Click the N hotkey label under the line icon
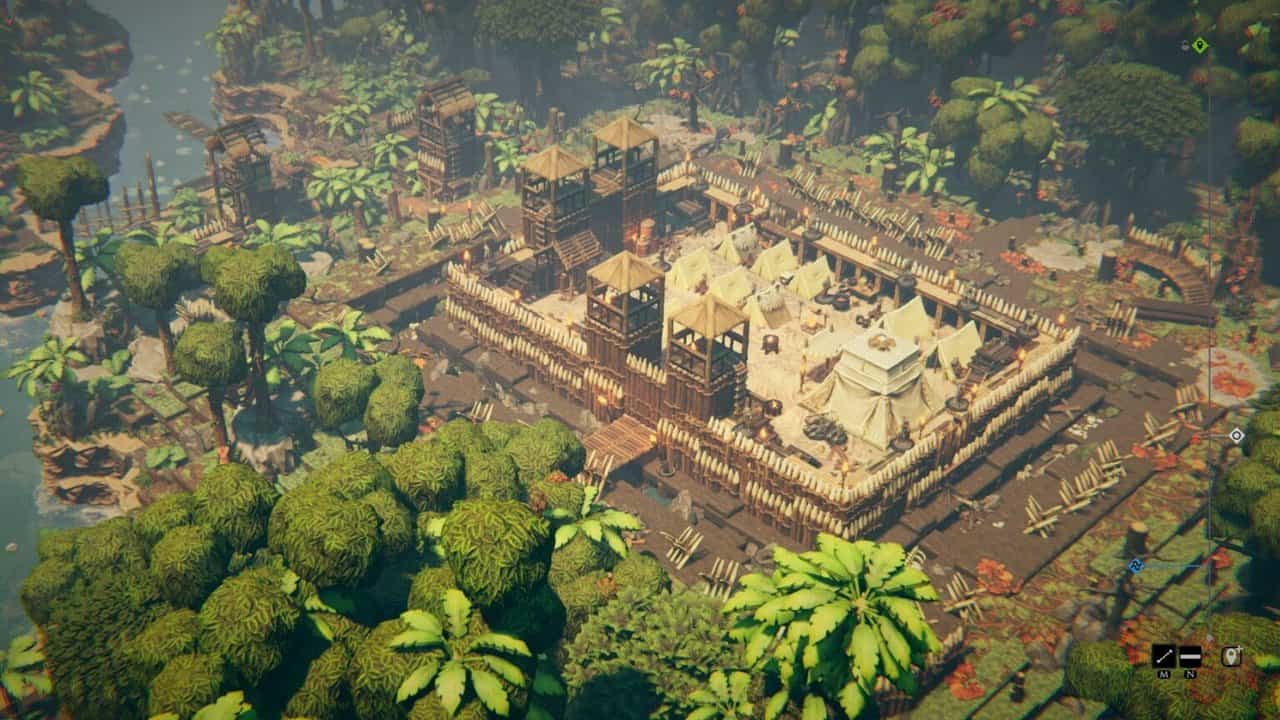 1189,673
